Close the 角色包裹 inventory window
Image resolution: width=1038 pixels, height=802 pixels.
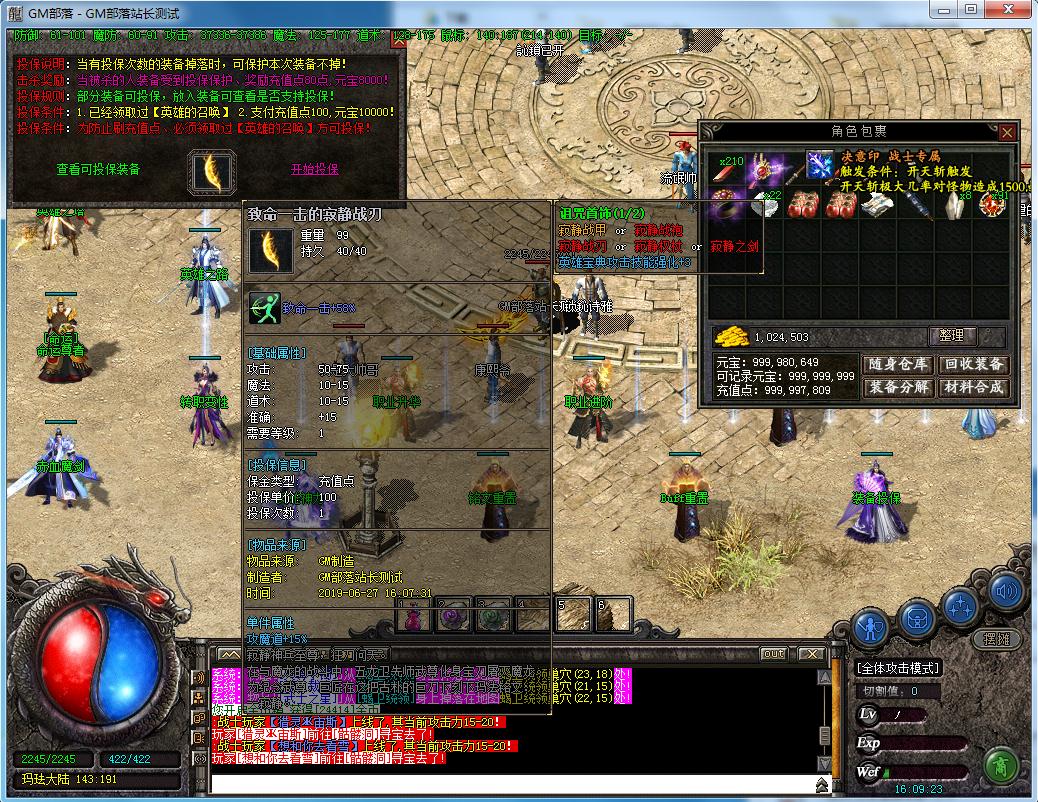[x=1007, y=132]
